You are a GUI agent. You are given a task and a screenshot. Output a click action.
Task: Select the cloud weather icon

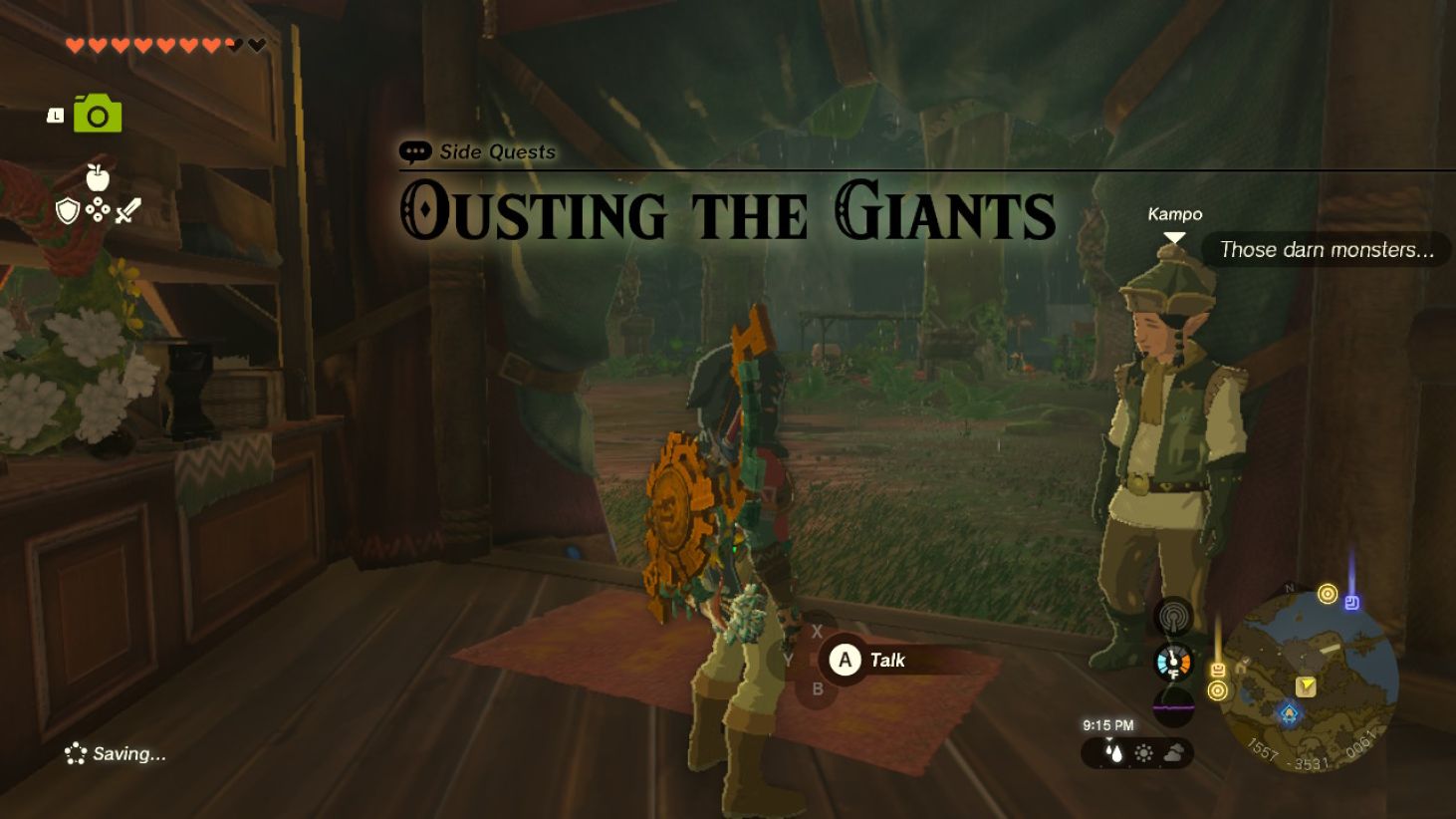(1174, 750)
